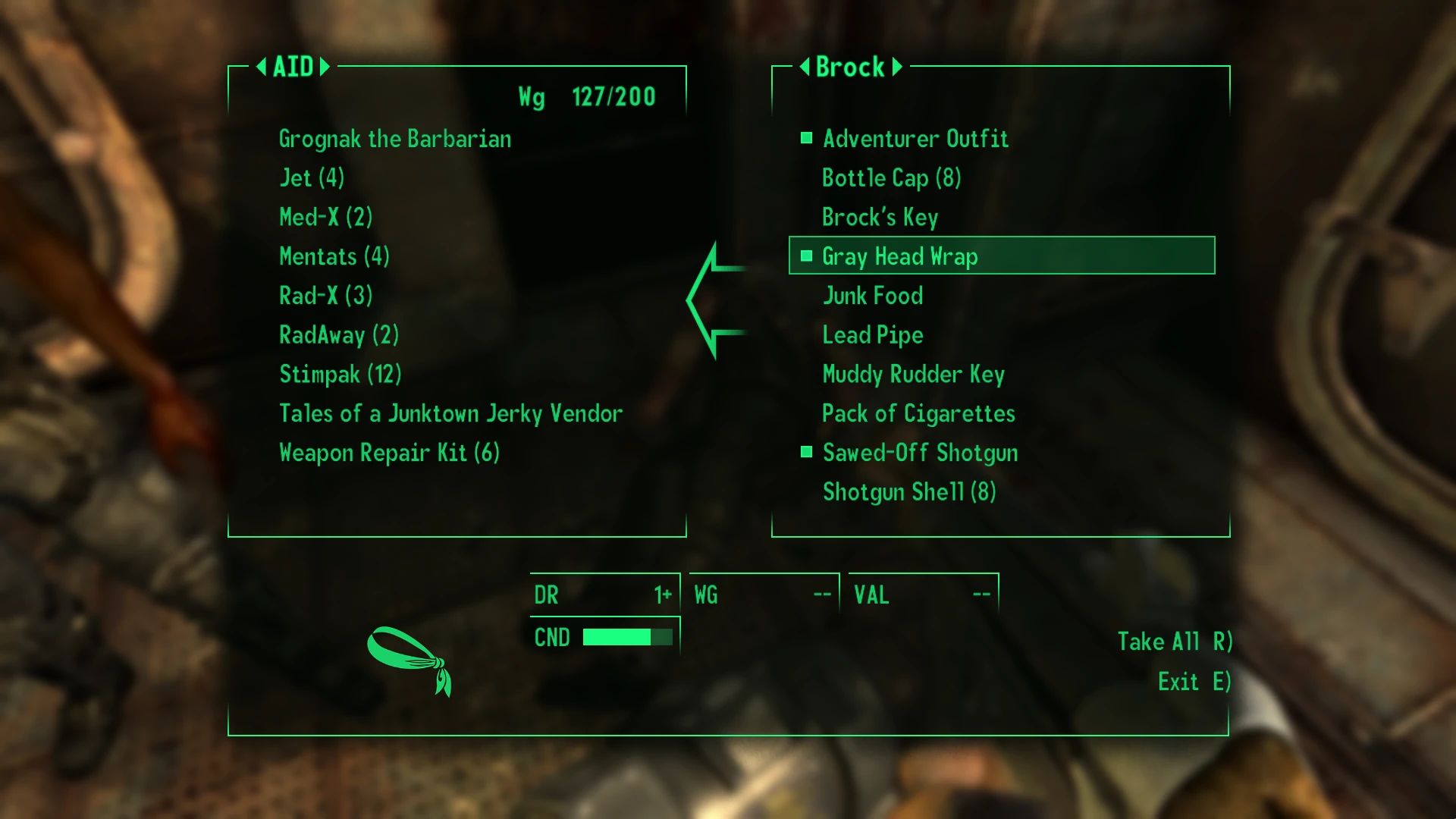Select the Weapon Repair Kit
The height and width of the screenshot is (819, 1456).
(389, 452)
